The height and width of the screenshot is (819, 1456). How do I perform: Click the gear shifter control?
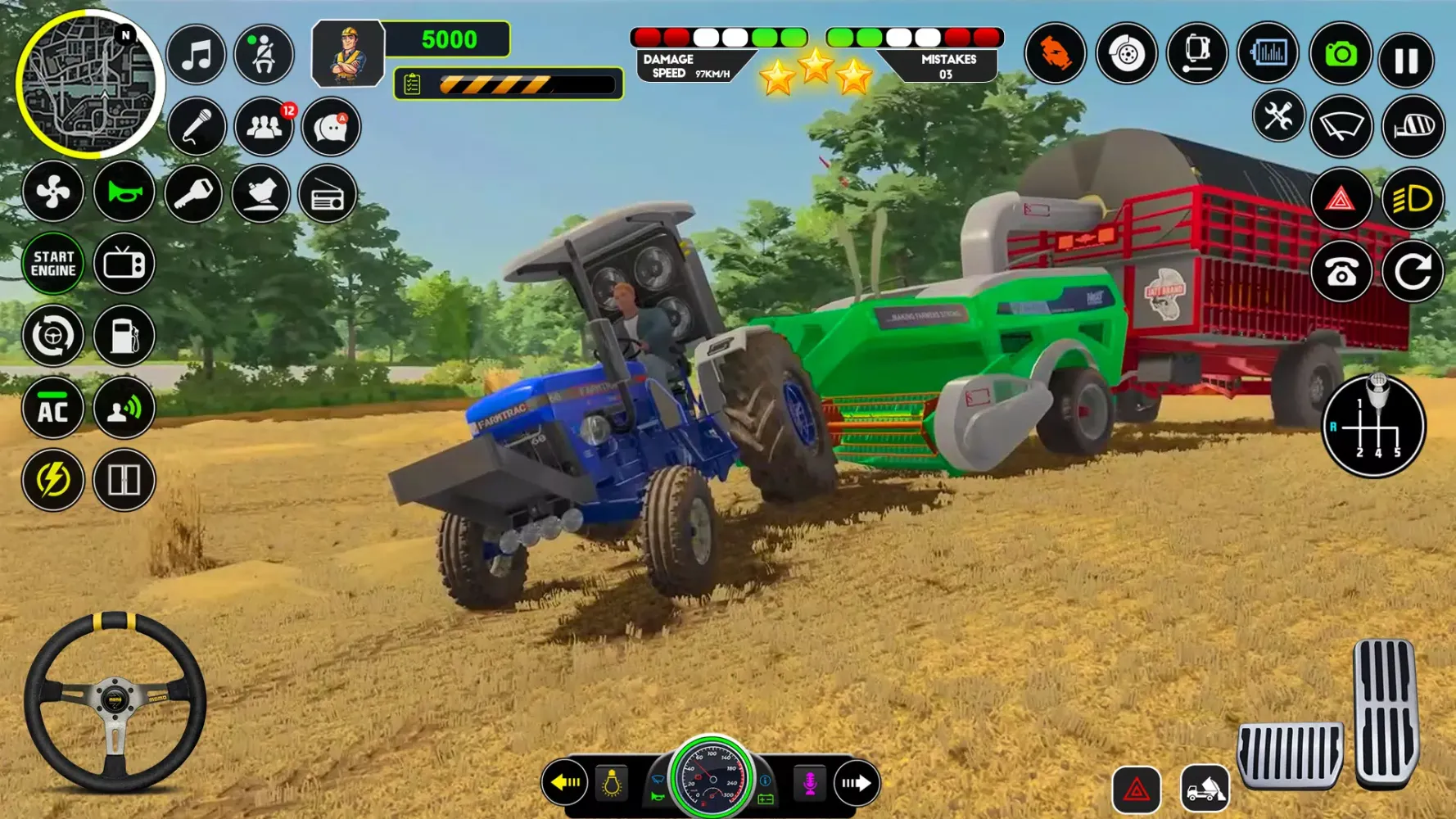coord(1373,426)
